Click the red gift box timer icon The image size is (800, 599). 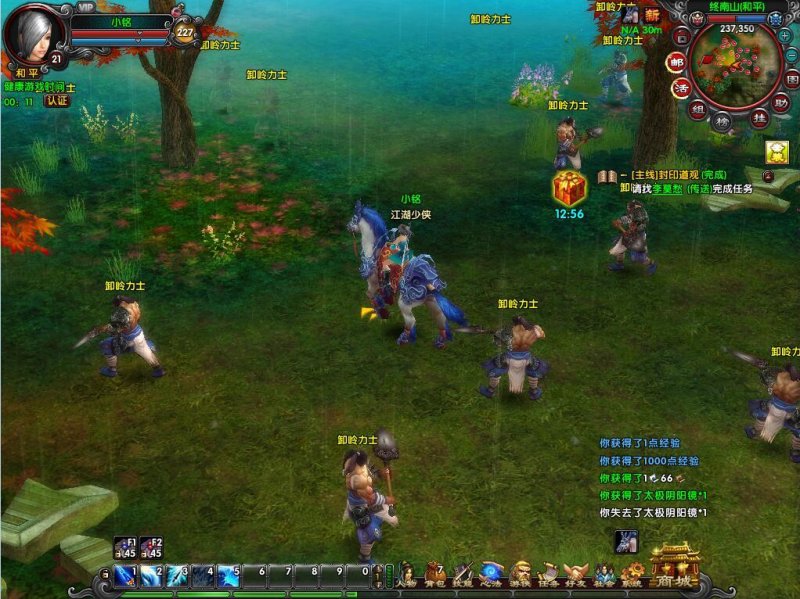click(x=568, y=188)
